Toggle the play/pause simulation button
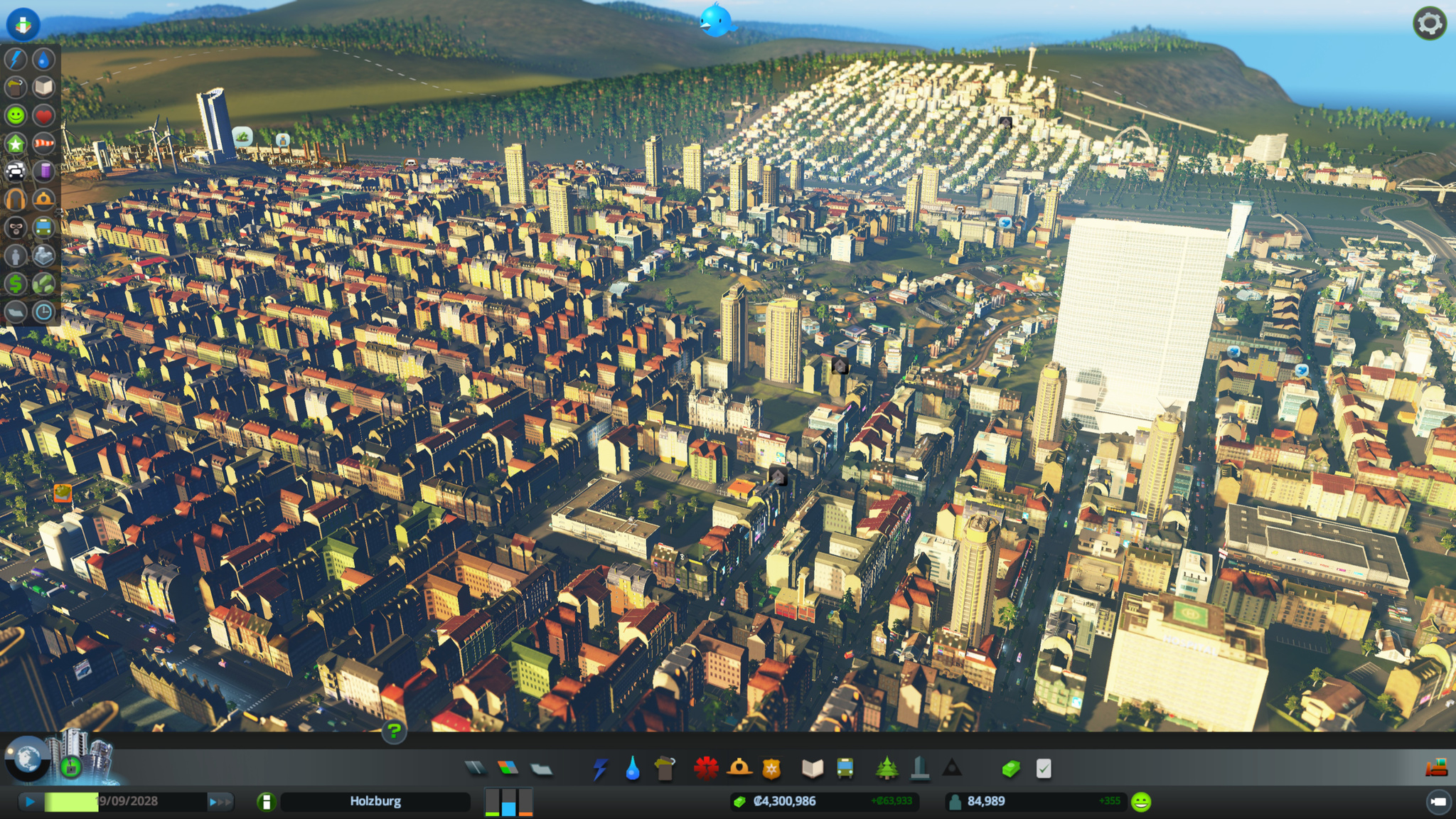 click(x=29, y=802)
